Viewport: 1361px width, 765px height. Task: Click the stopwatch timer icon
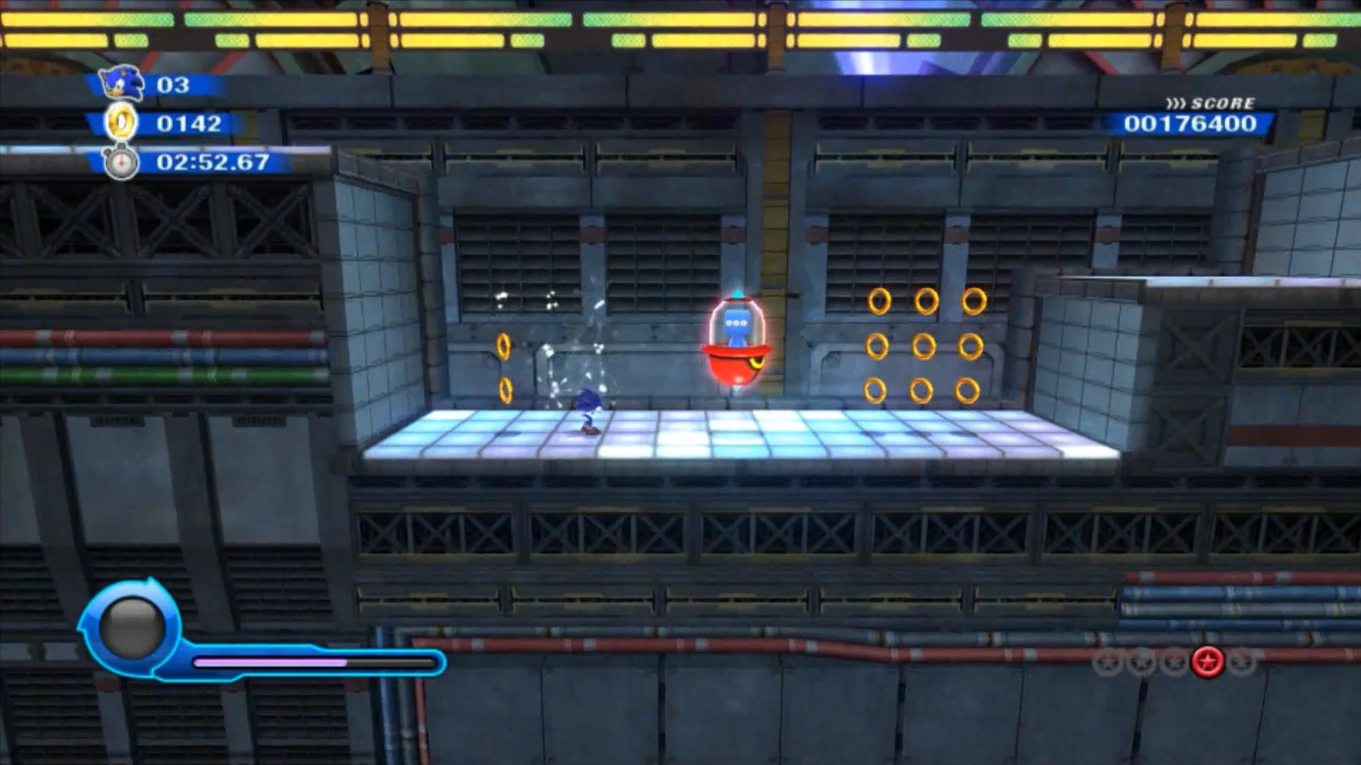tap(121, 161)
